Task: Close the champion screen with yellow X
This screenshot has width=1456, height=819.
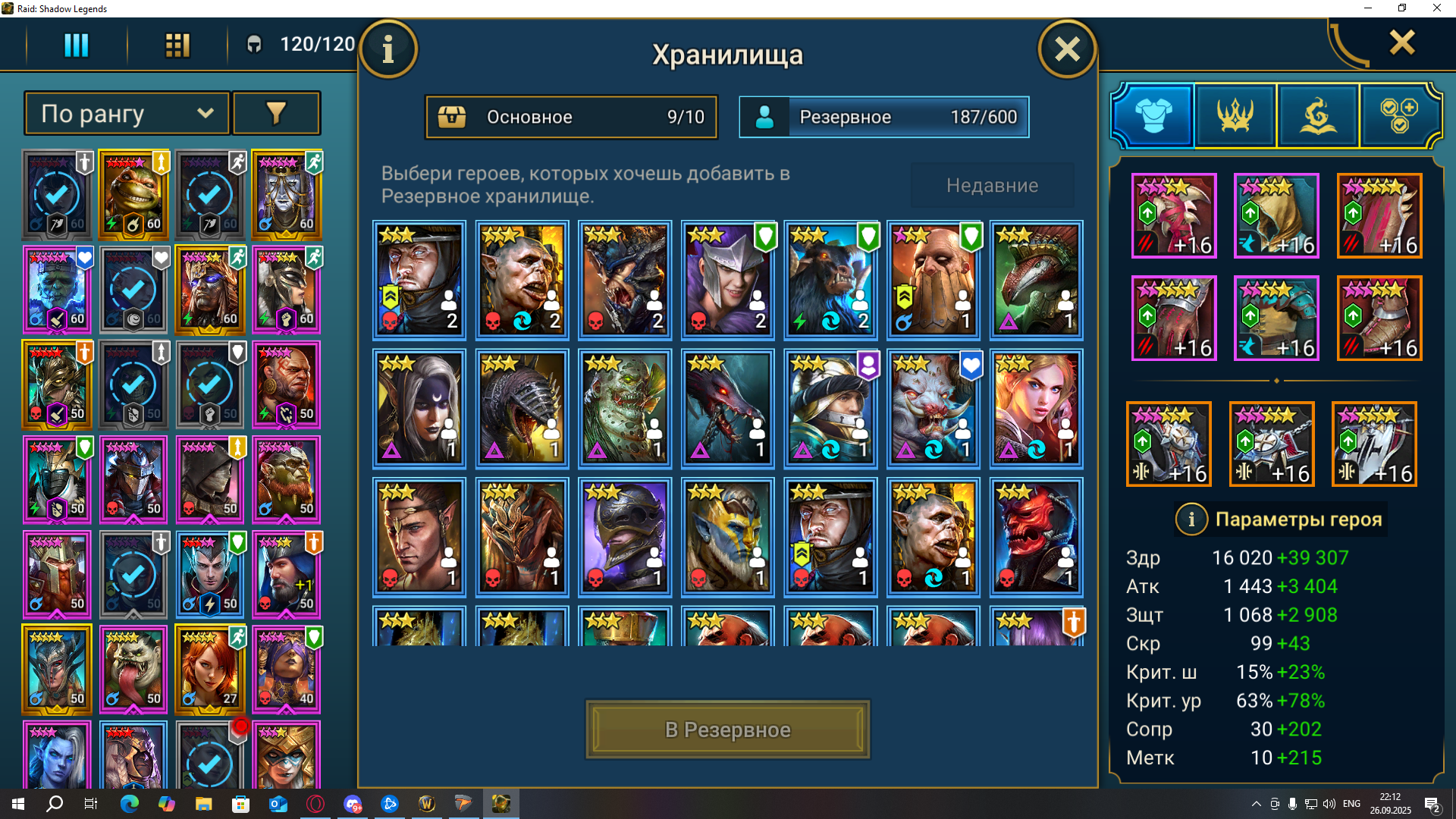Action: 1401,42
